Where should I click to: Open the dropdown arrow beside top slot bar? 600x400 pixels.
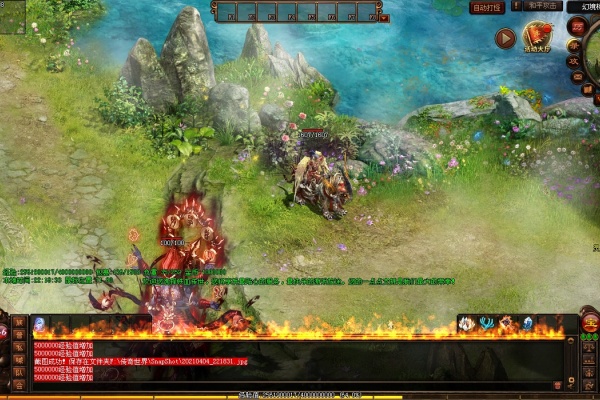pyautogui.click(x=384, y=18)
